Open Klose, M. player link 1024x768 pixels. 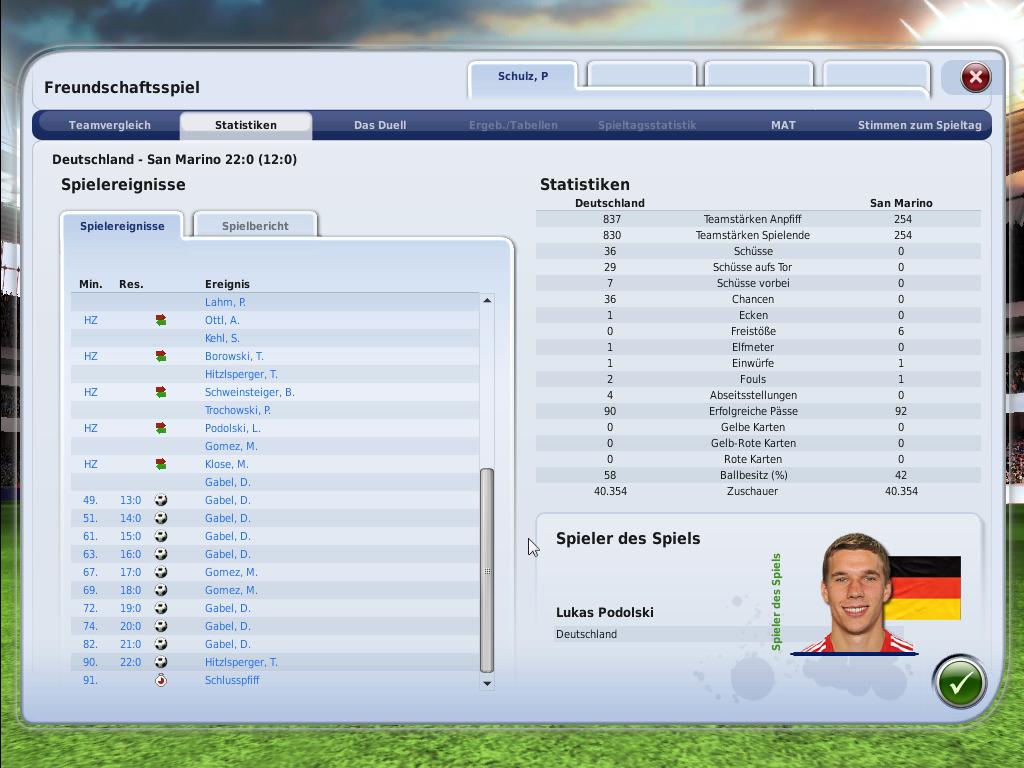point(226,464)
